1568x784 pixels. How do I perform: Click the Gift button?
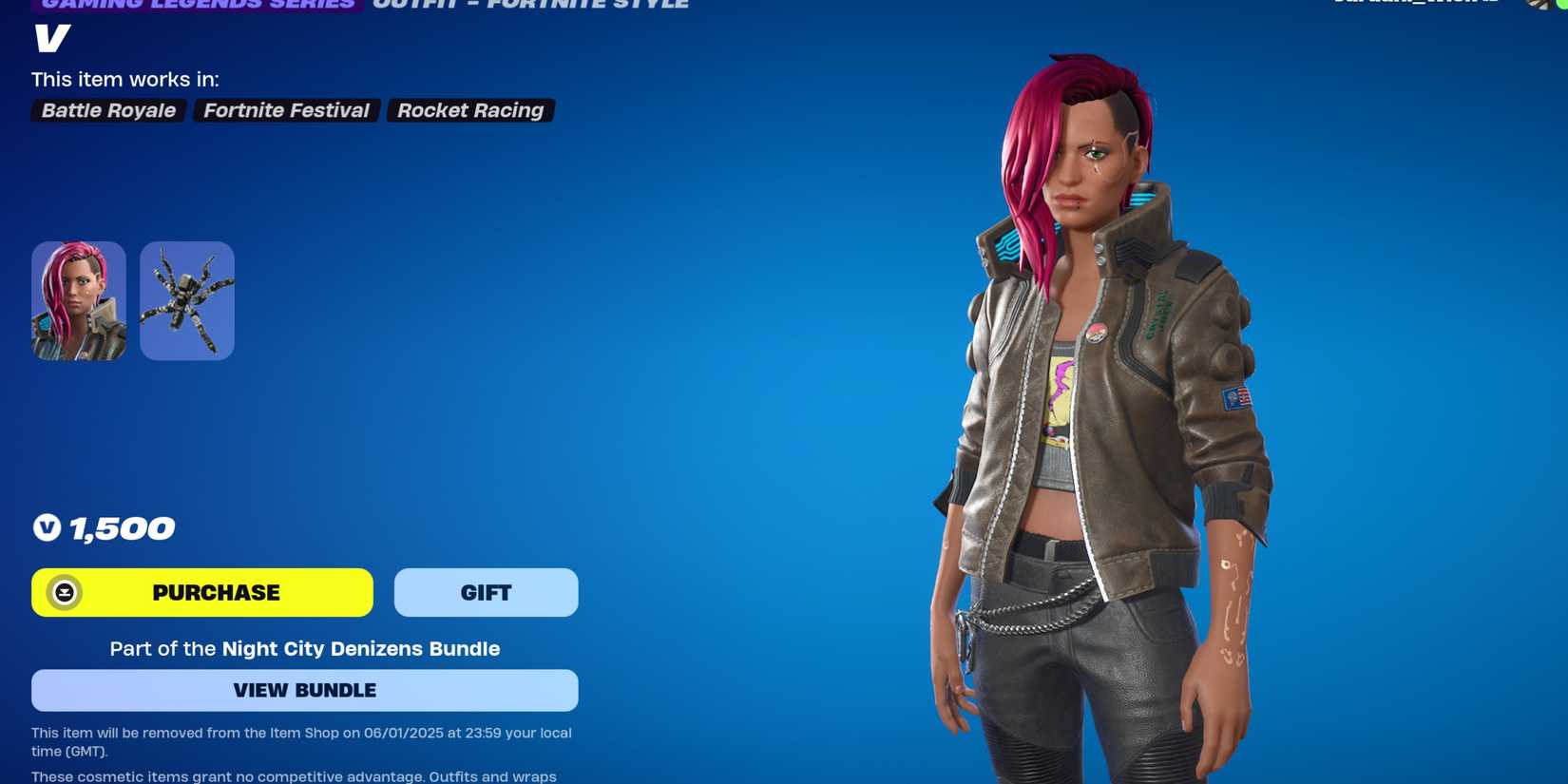486,592
